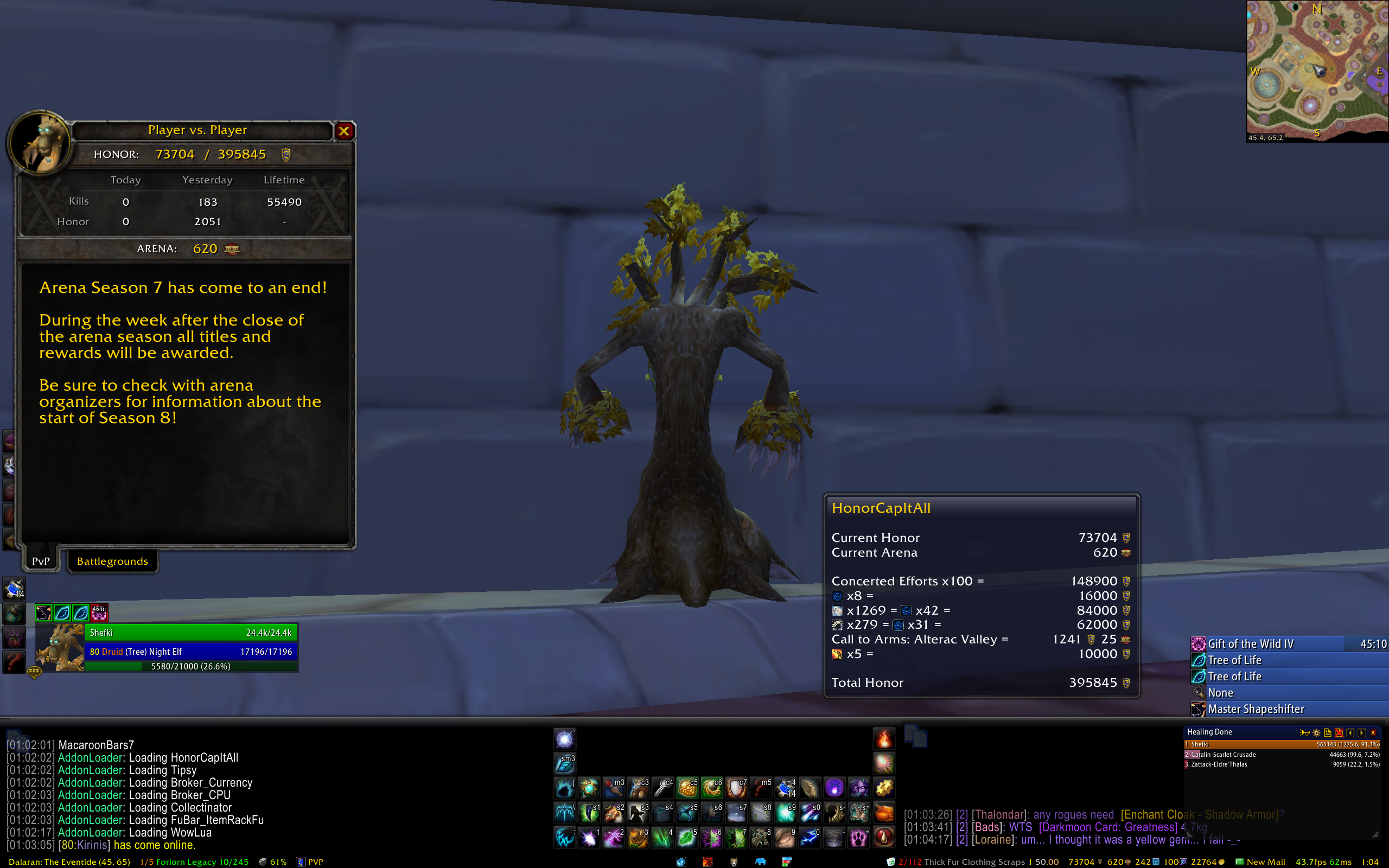This screenshot has height=868, width=1389.
Task: Close the Player vs. Player window
Action: coord(344,131)
